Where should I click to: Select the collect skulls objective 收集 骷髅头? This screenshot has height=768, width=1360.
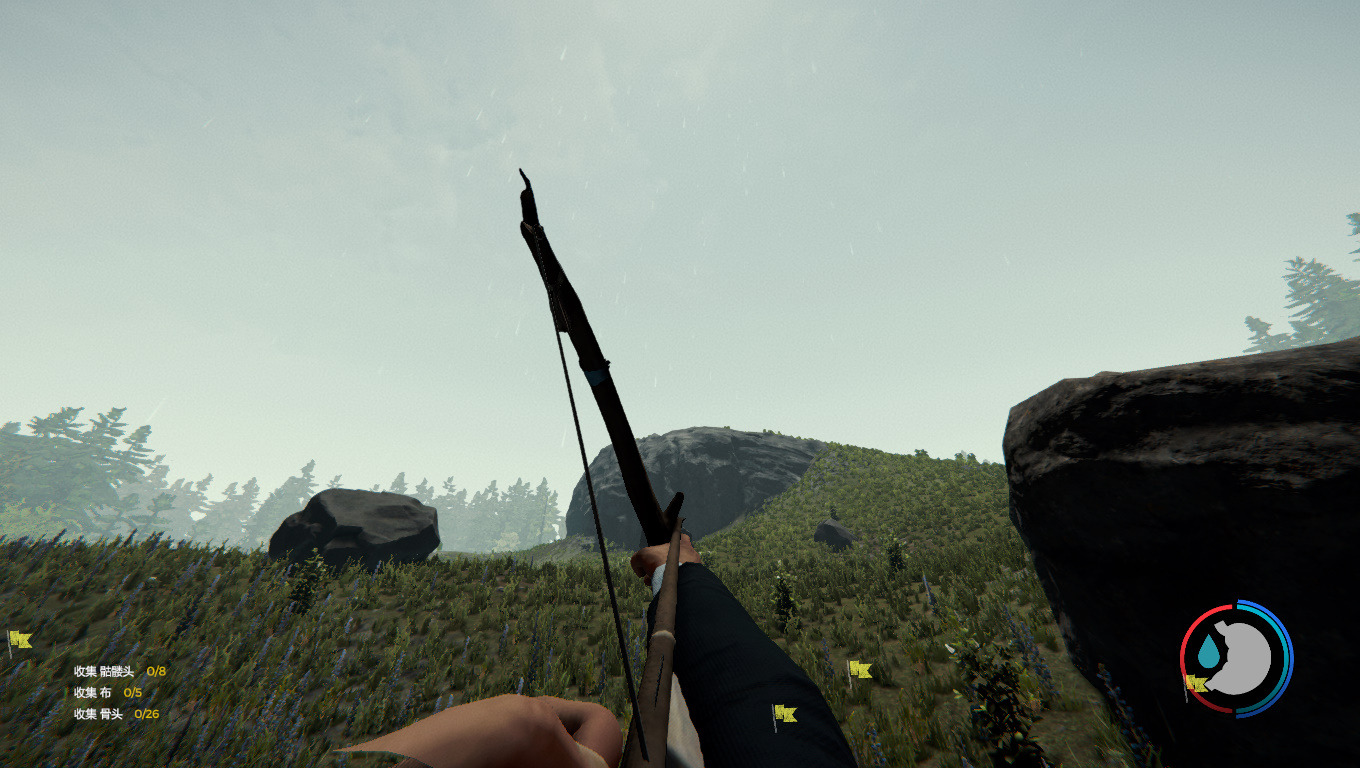[119, 671]
